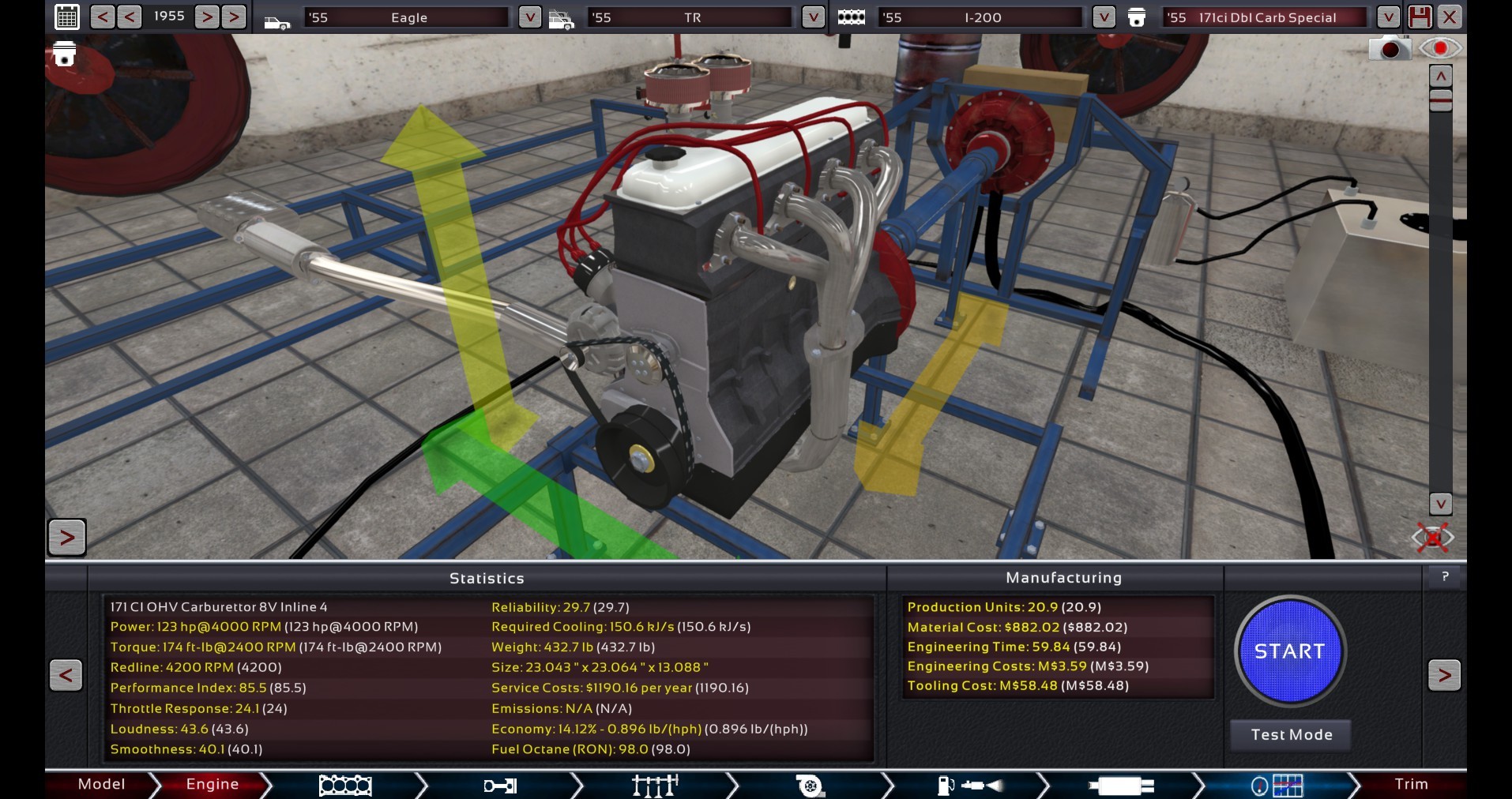1512x799 pixels.
Task: Expand the 171ci Dbl Carb Special dropdown
Action: (x=1388, y=17)
